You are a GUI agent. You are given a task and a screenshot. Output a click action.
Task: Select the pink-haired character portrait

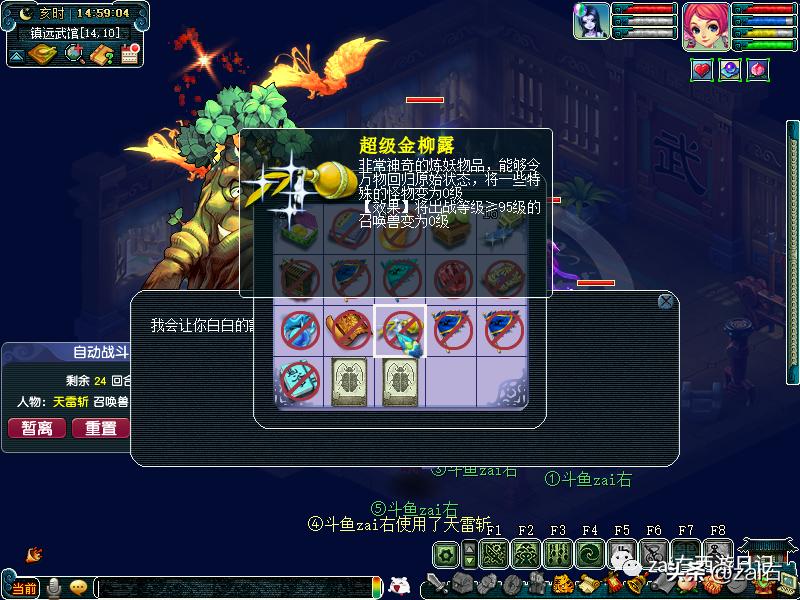(x=706, y=25)
